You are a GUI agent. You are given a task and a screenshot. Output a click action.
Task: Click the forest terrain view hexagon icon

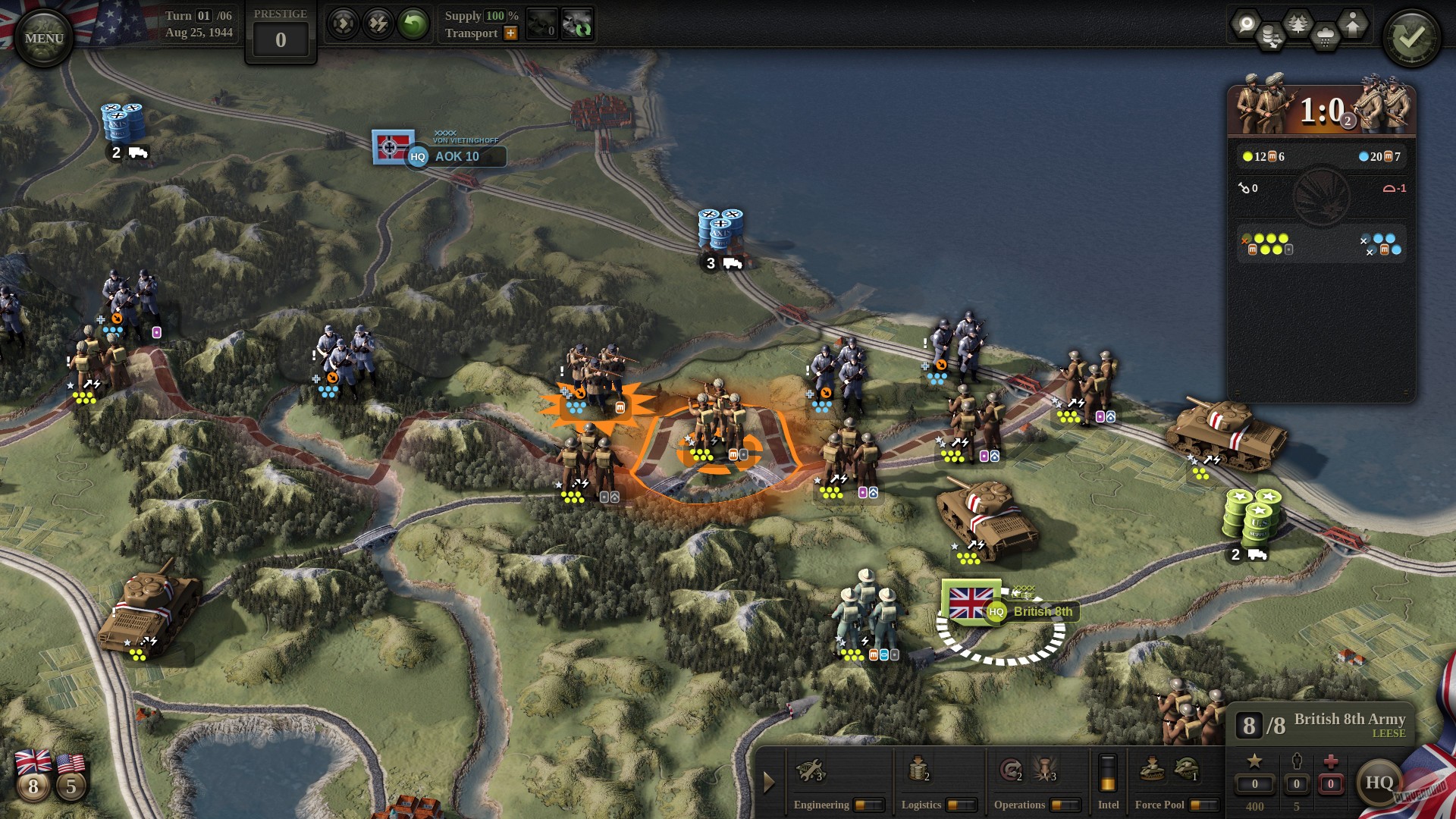point(1298,22)
